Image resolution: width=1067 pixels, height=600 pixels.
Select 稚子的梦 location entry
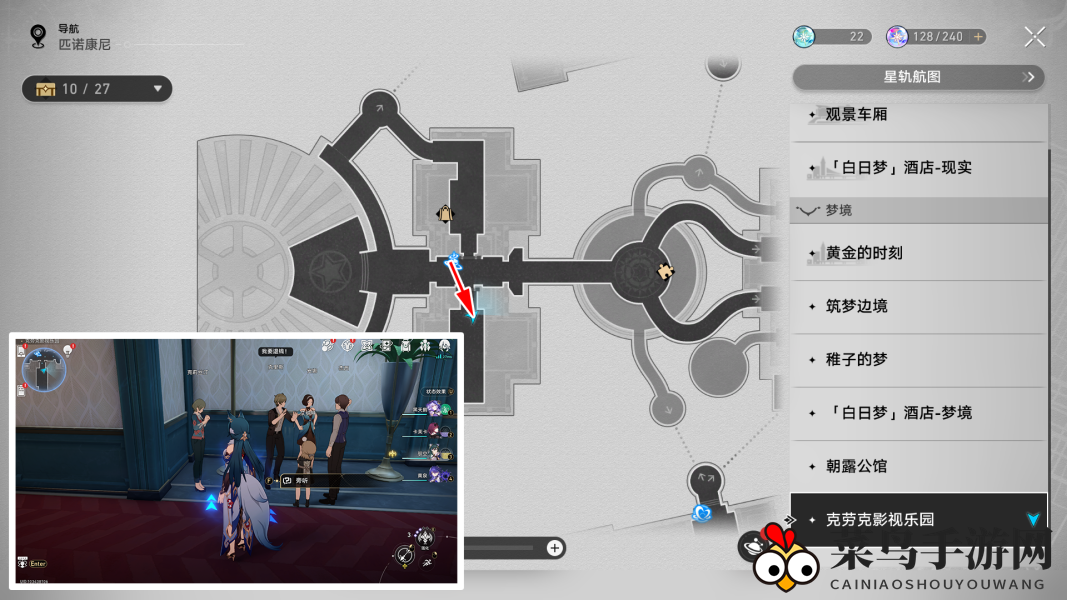tap(918, 359)
